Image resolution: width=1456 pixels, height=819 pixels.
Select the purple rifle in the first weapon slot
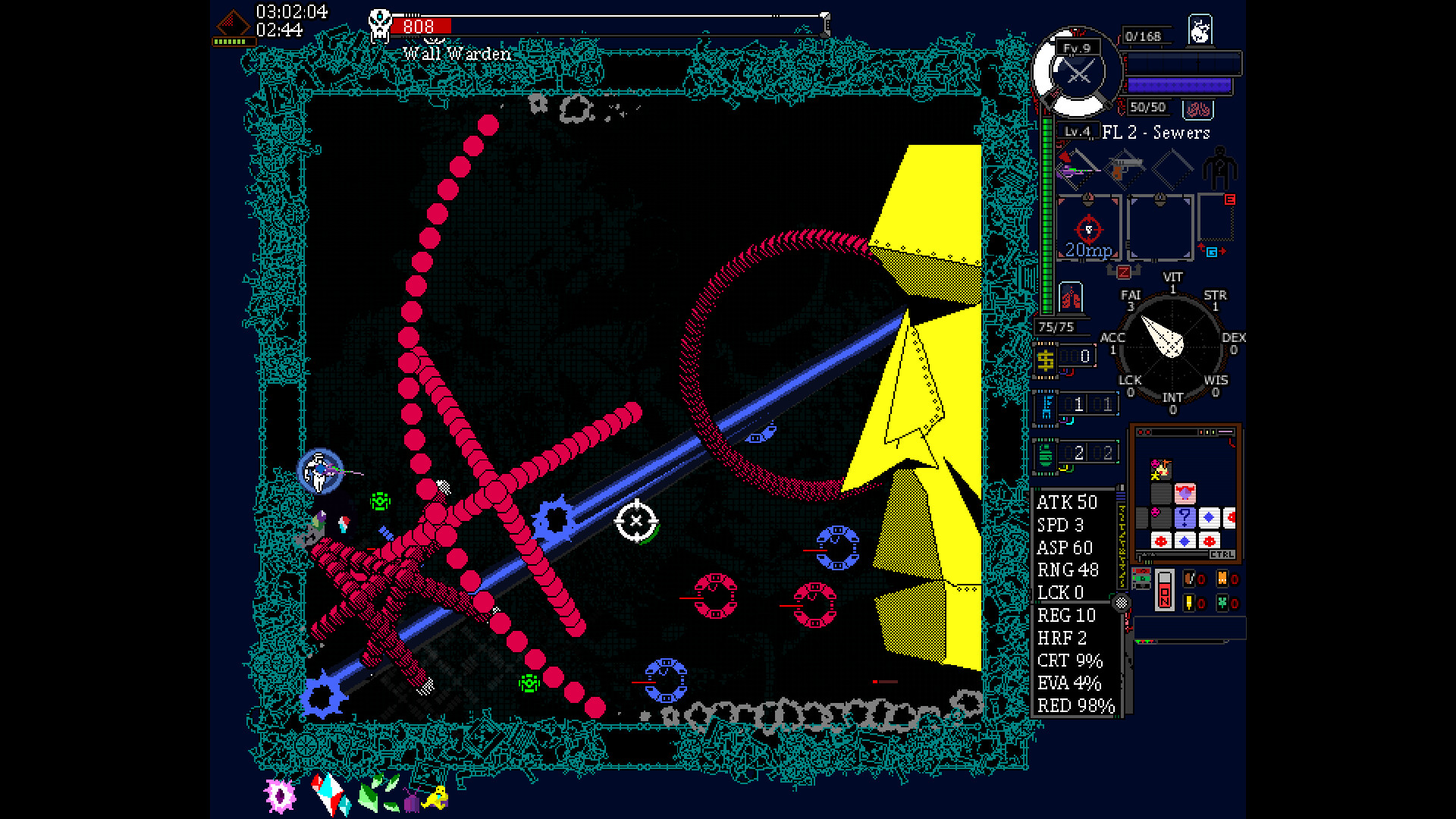click(x=1074, y=170)
